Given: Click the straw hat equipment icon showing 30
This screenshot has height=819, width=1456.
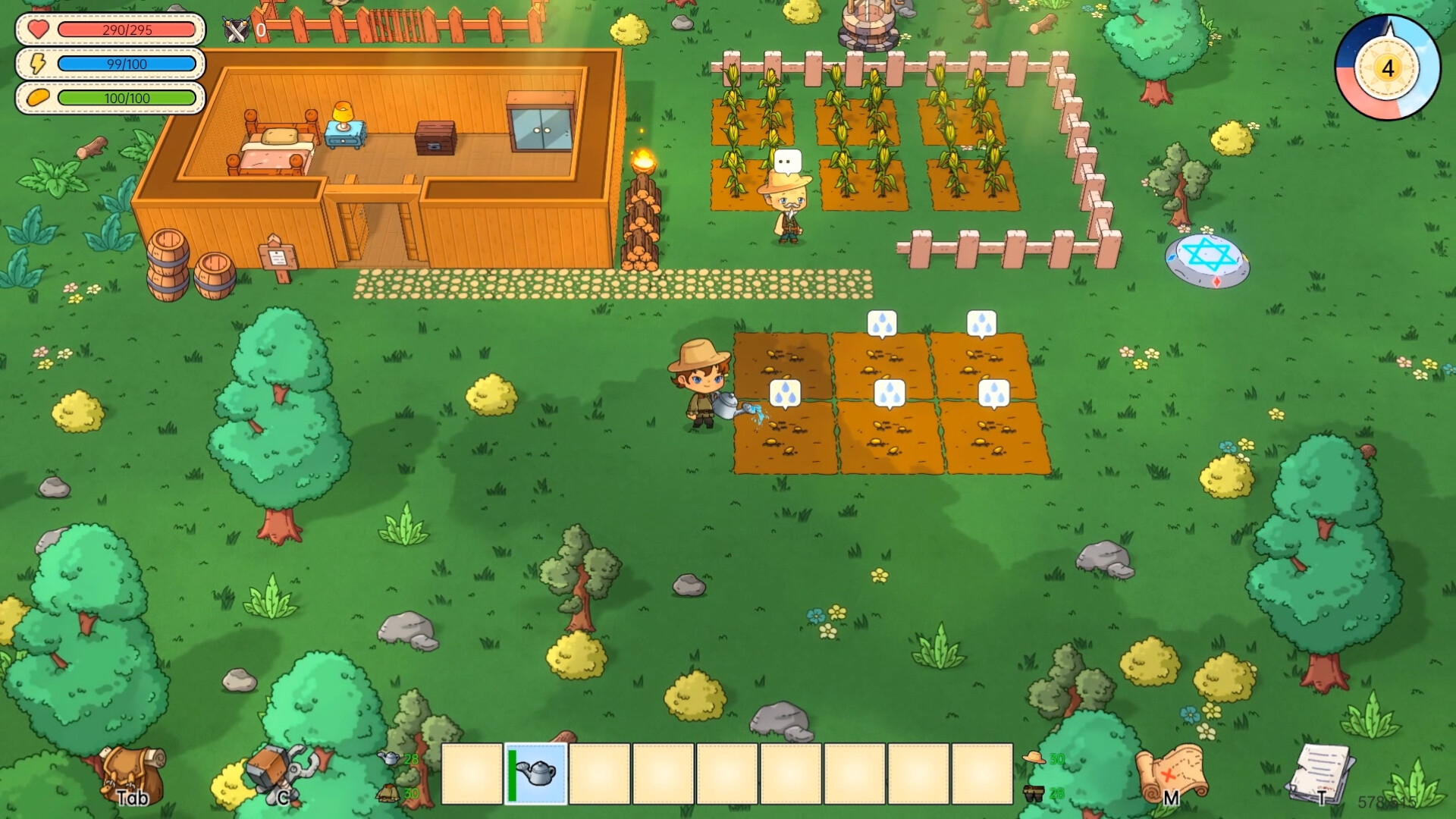Looking at the screenshot, I should coord(1031,758).
